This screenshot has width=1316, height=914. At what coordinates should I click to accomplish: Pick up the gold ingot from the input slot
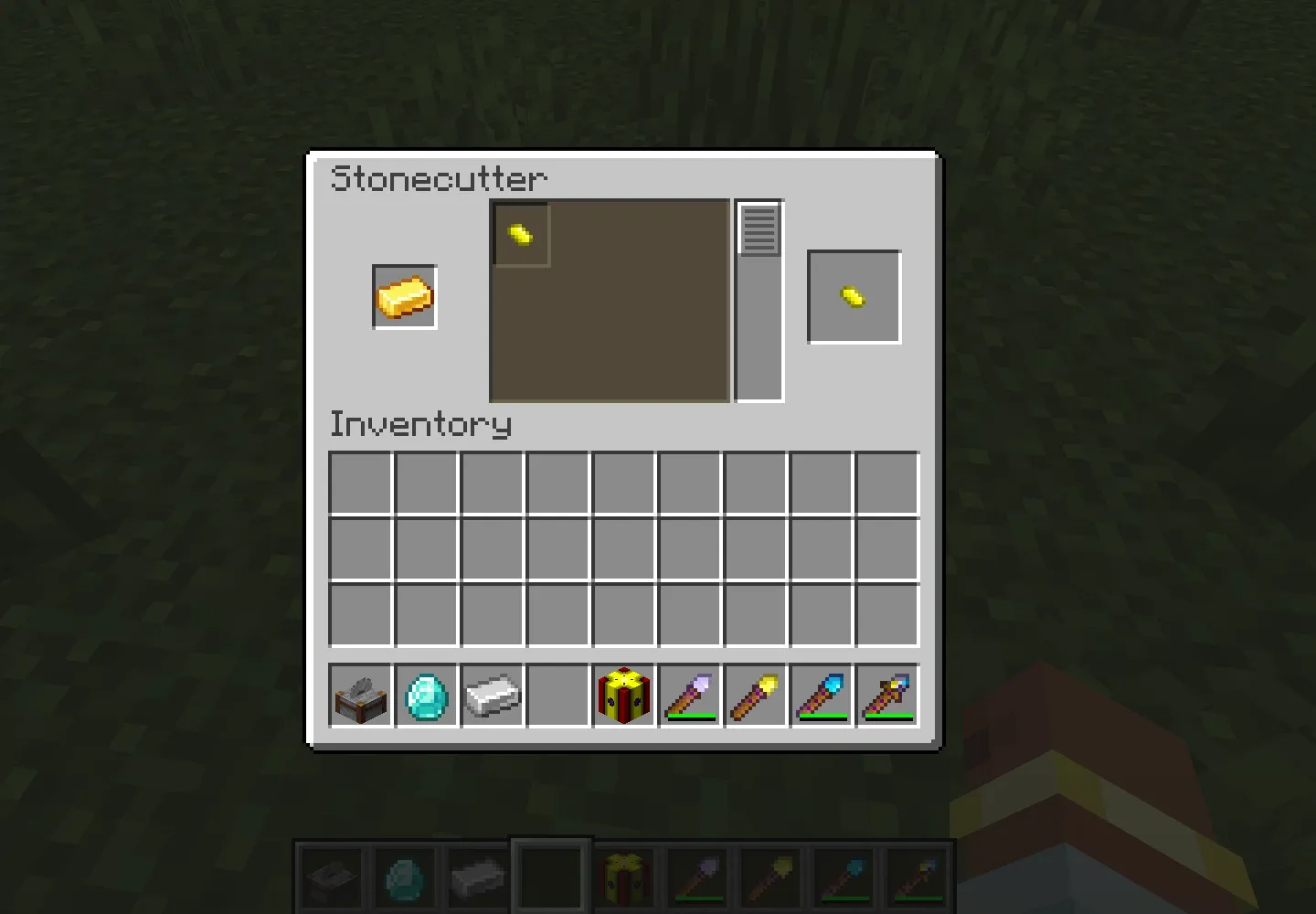coord(405,297)
